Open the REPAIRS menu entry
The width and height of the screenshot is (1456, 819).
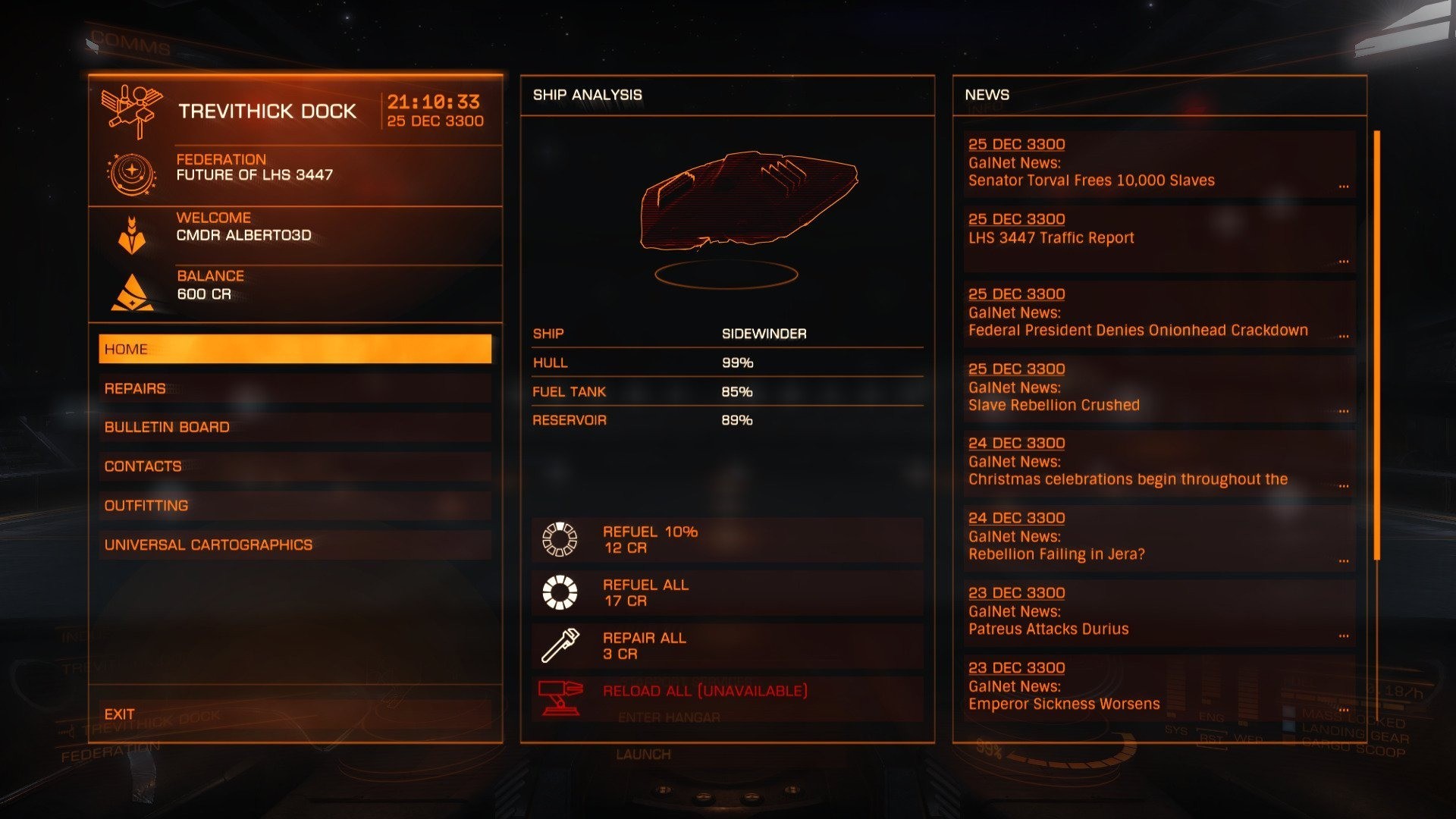(296, 388)
